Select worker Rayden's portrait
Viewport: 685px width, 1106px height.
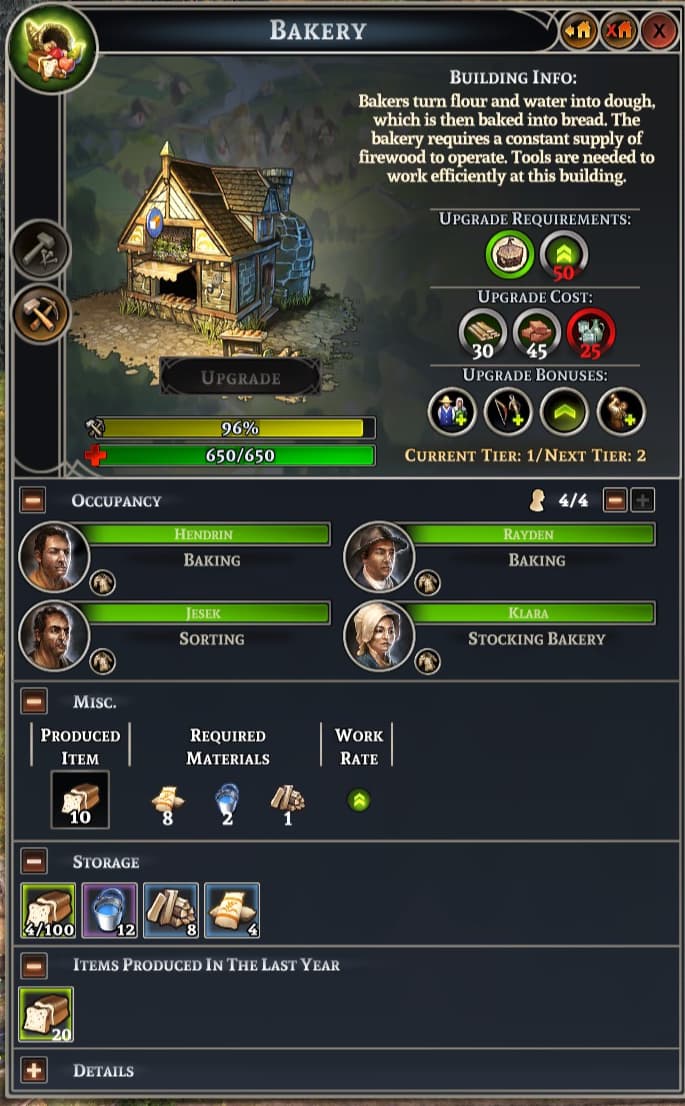(x=379, y=557)
